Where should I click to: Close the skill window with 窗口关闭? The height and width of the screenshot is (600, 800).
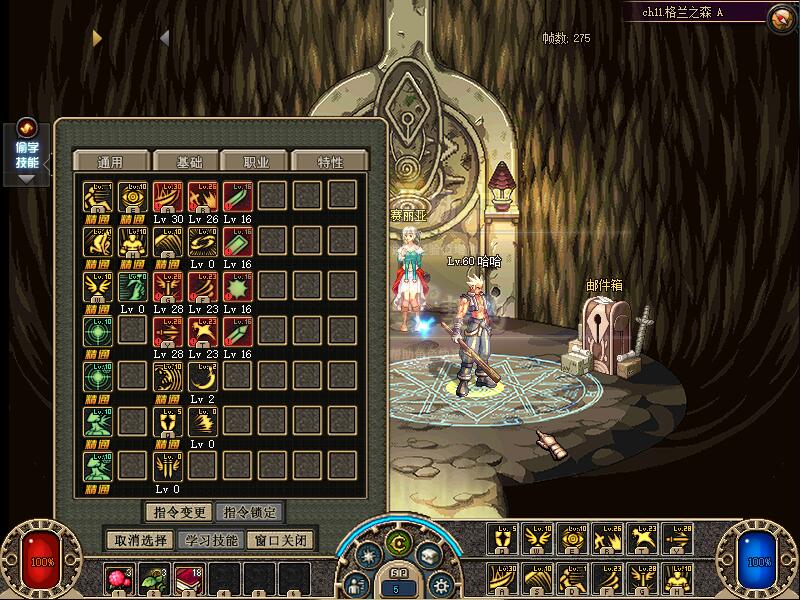coord(281,540)
